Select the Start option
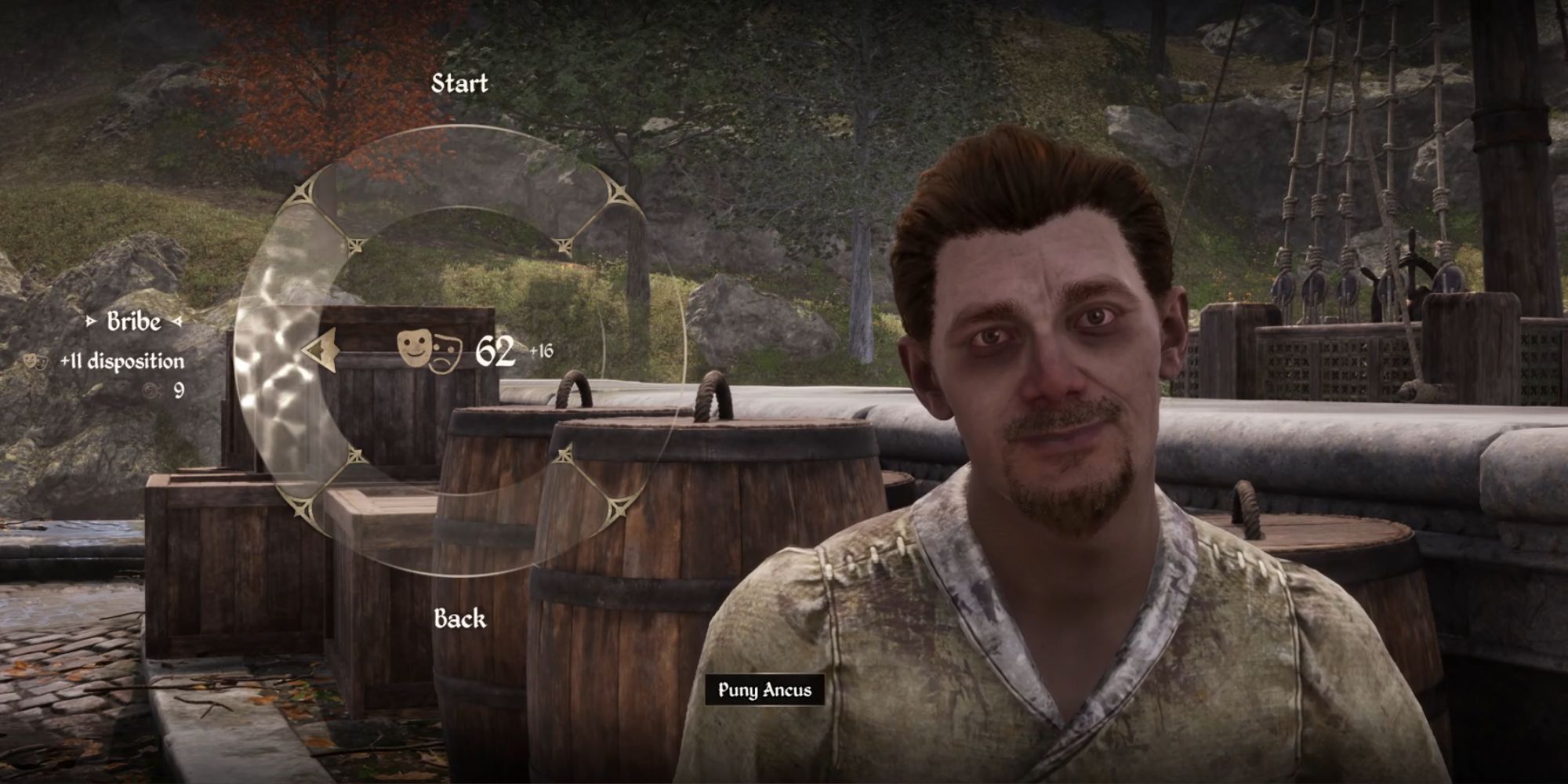The image size is (1568, 784). [x=461, y=84]
